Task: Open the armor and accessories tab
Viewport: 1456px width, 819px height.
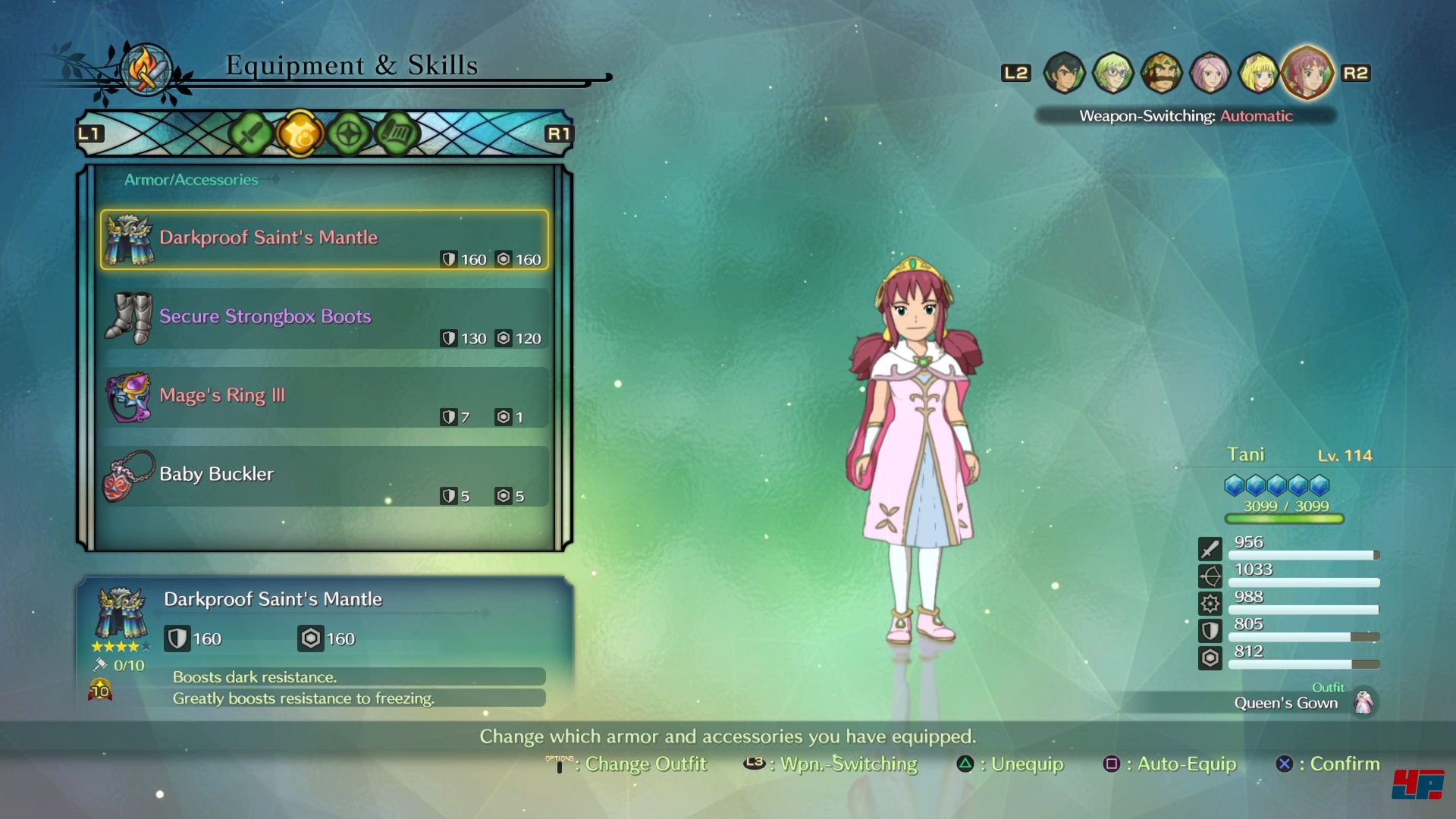Action: point(300,134)
